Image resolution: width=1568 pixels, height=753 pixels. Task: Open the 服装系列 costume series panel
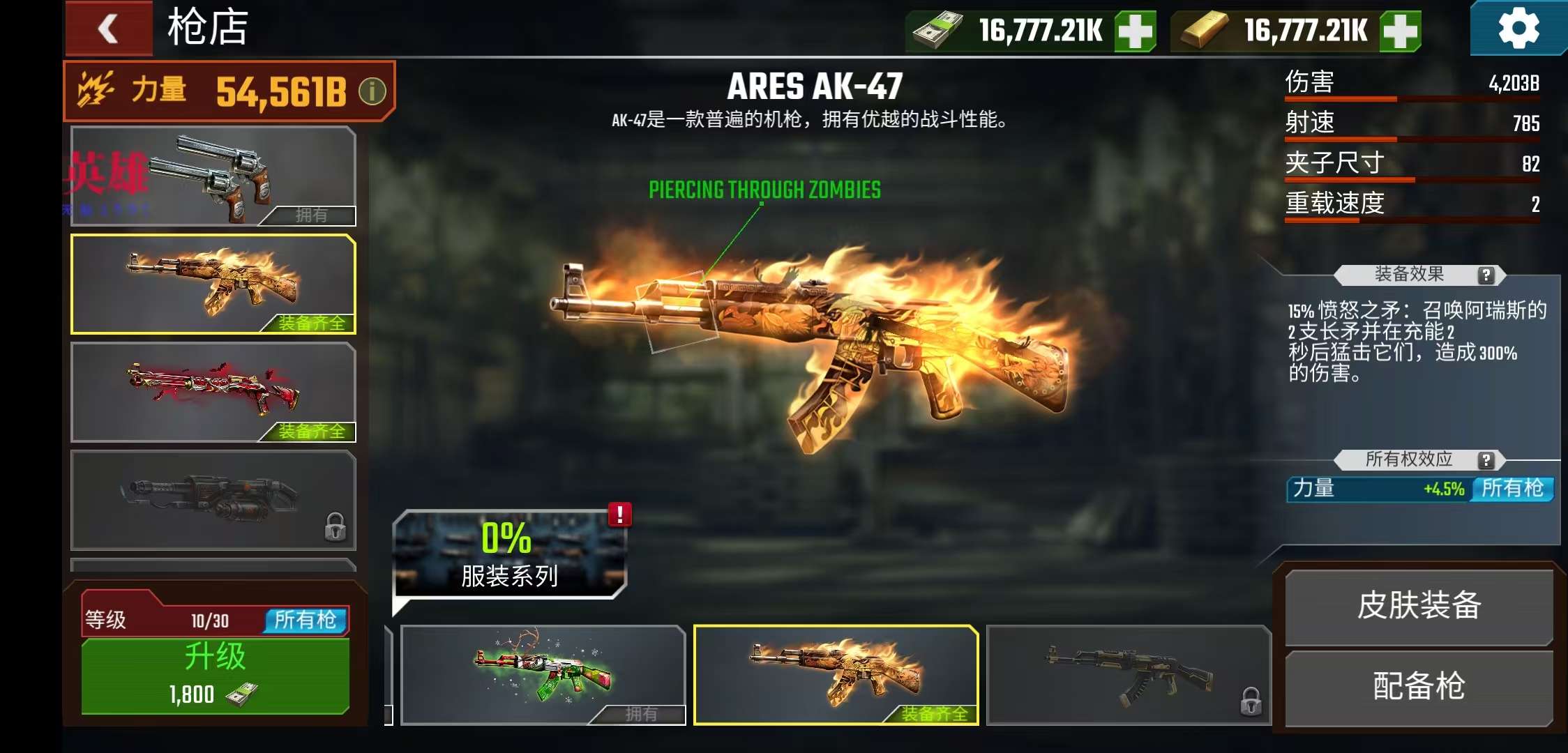point(509,555)
